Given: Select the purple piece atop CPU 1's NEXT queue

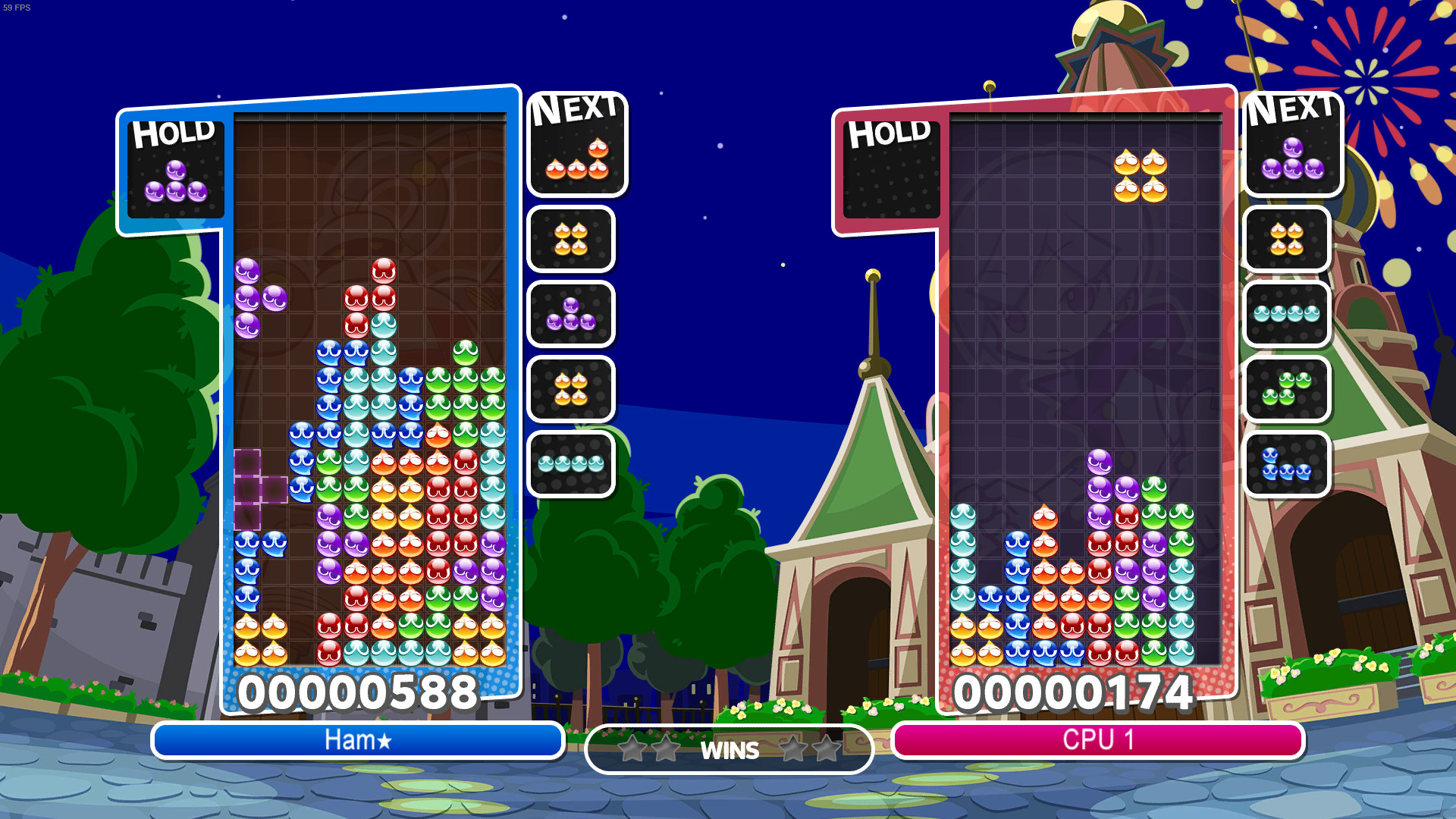Looking at the screenshot, I should pos(1291,163).
